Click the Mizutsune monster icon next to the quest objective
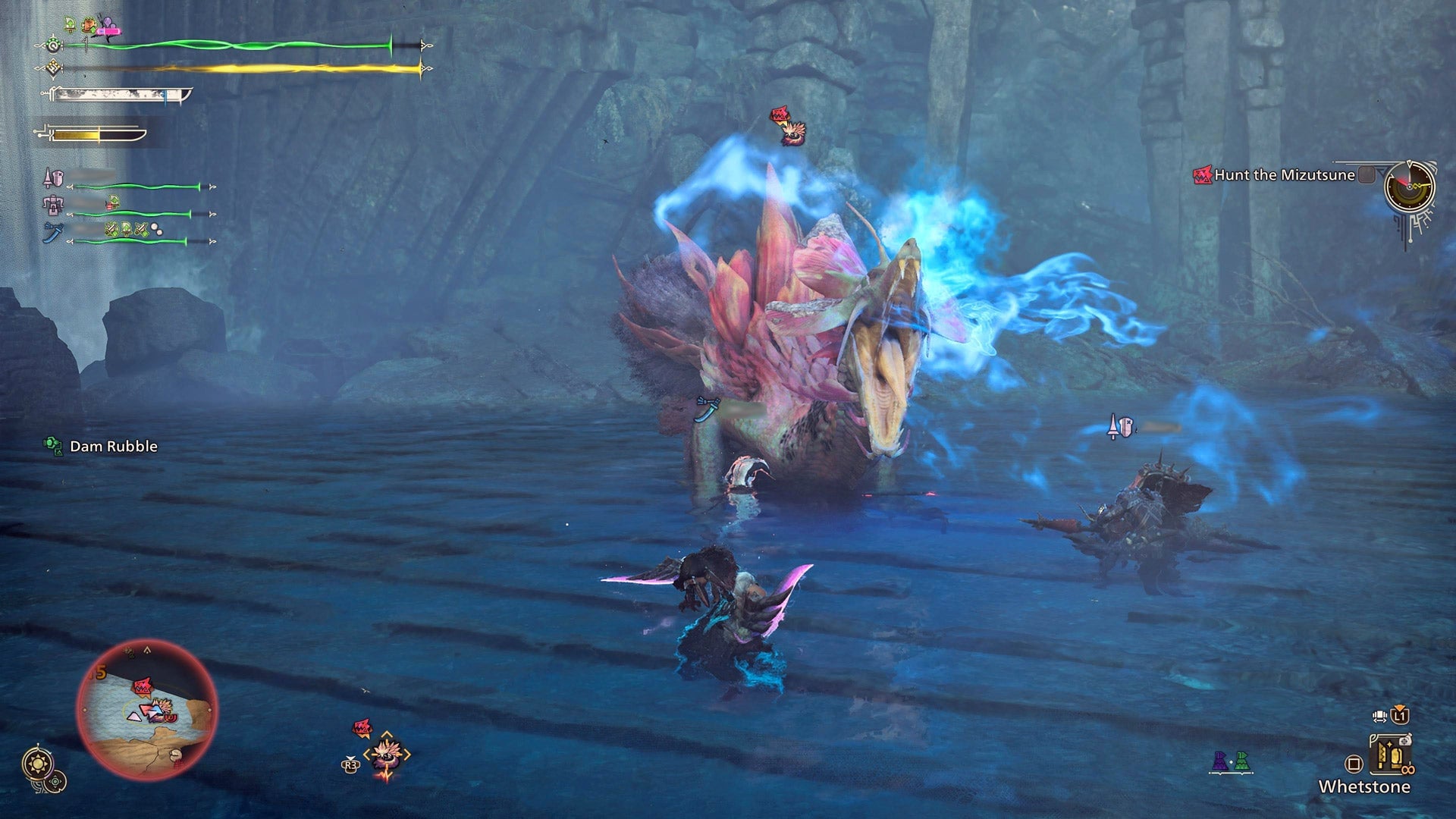Image resolution: width=1456 pixels, height=819 pixels. [1202, 174]
